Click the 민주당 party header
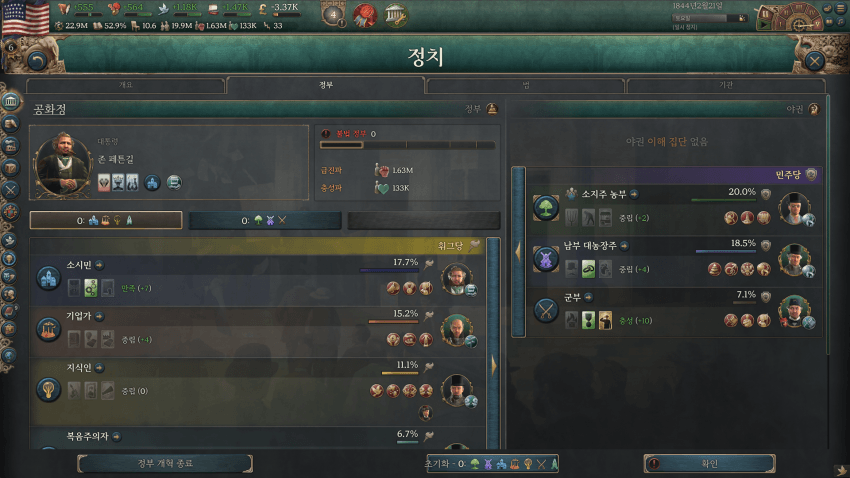This screenshot has width=850, height=478. pyautogui.click(x=670, y=175)
